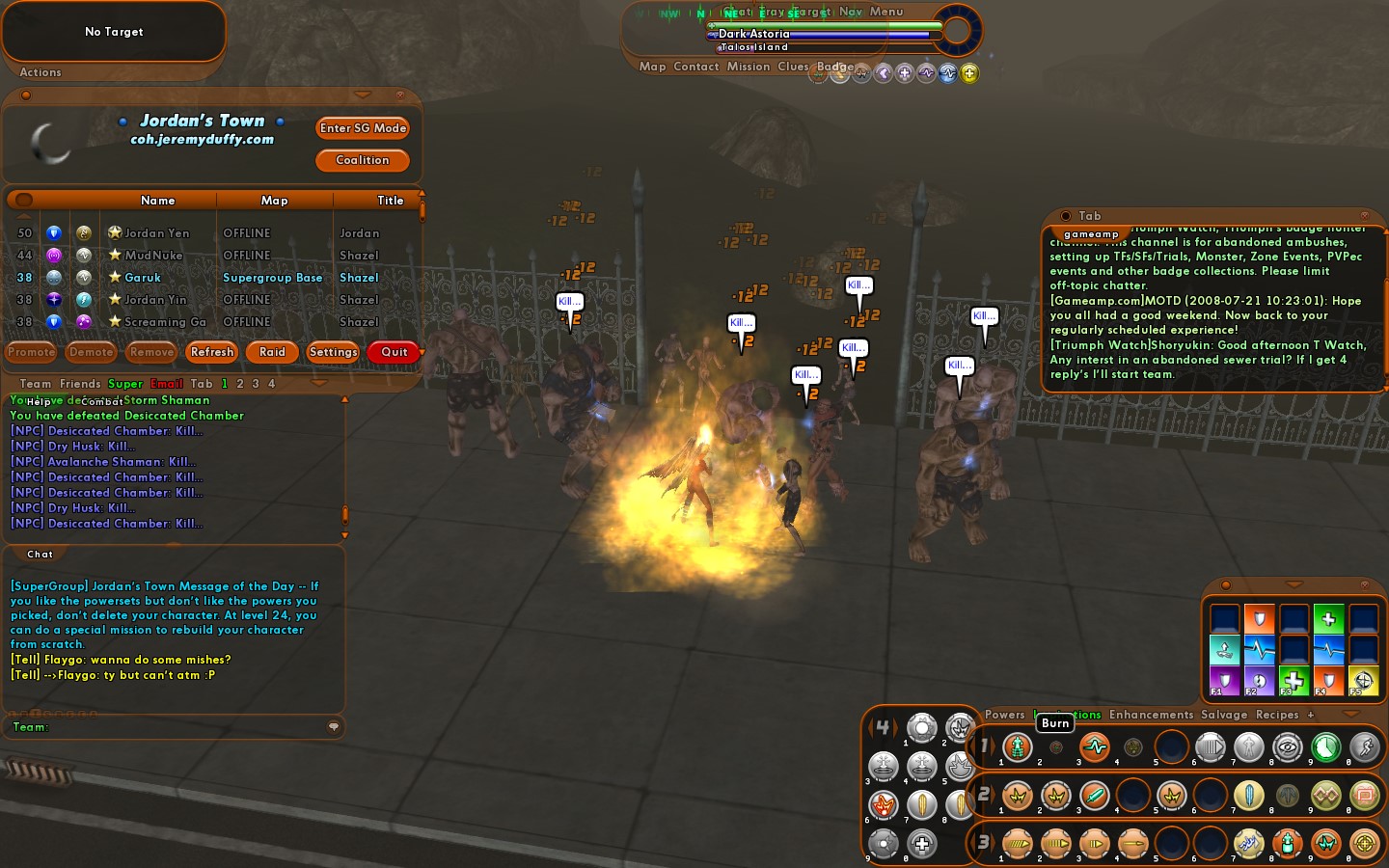1389x868 pixels.
Task: Open supergroup Settings
Action: pos(333,352)
